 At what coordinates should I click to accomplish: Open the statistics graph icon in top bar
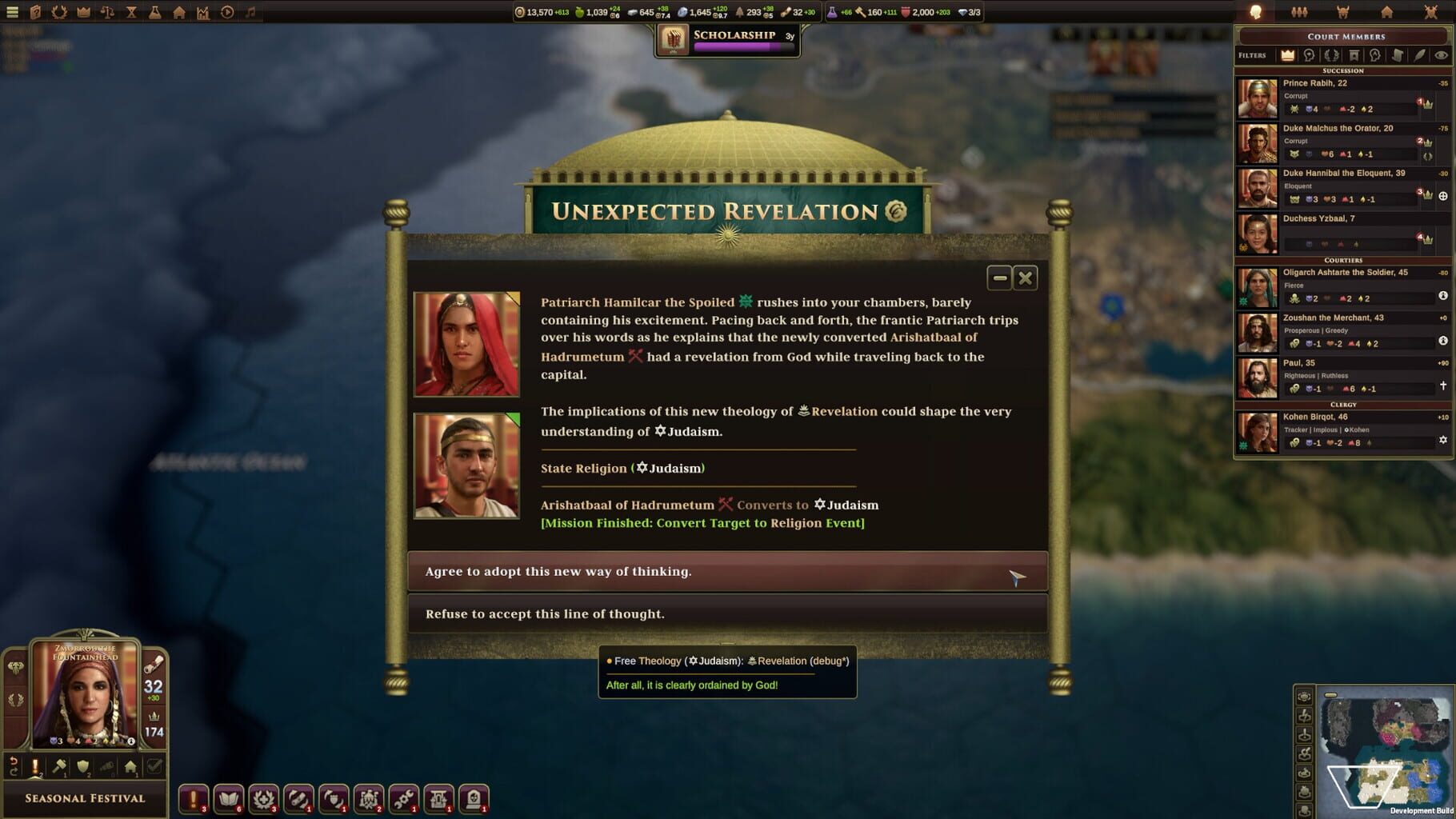point(205,11)
